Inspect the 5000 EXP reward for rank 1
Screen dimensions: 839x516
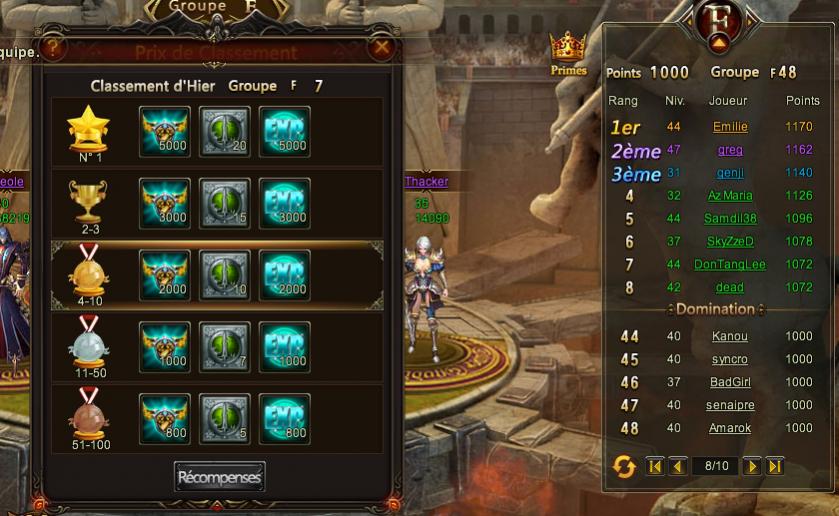pos(285,131)
